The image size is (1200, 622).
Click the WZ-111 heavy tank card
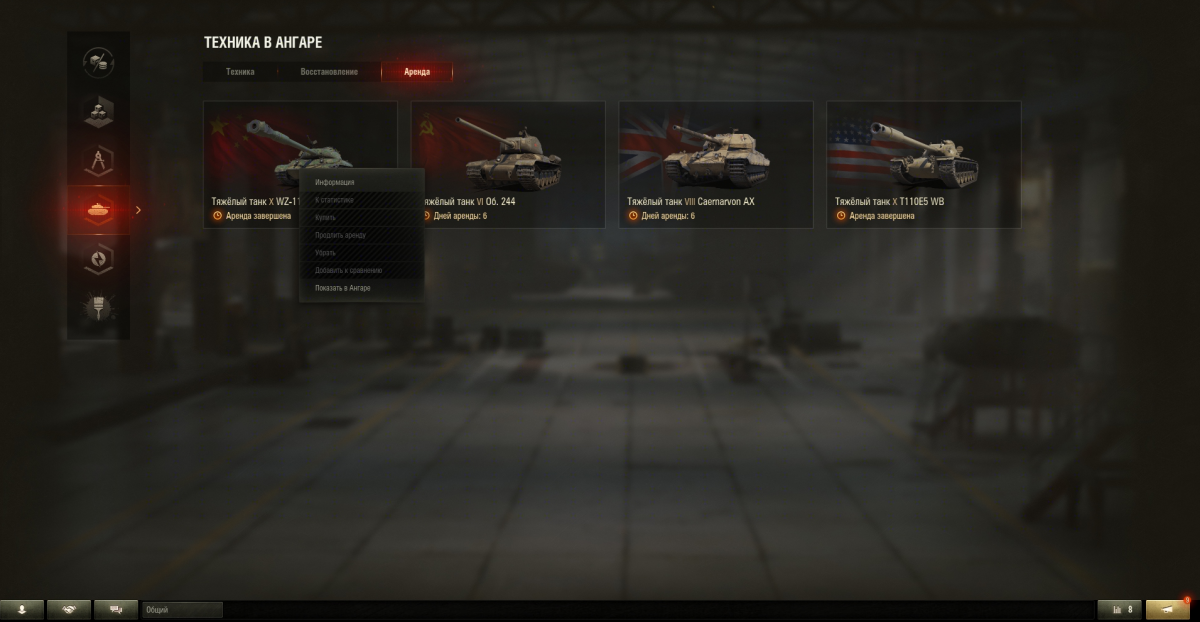click(250, 150)
